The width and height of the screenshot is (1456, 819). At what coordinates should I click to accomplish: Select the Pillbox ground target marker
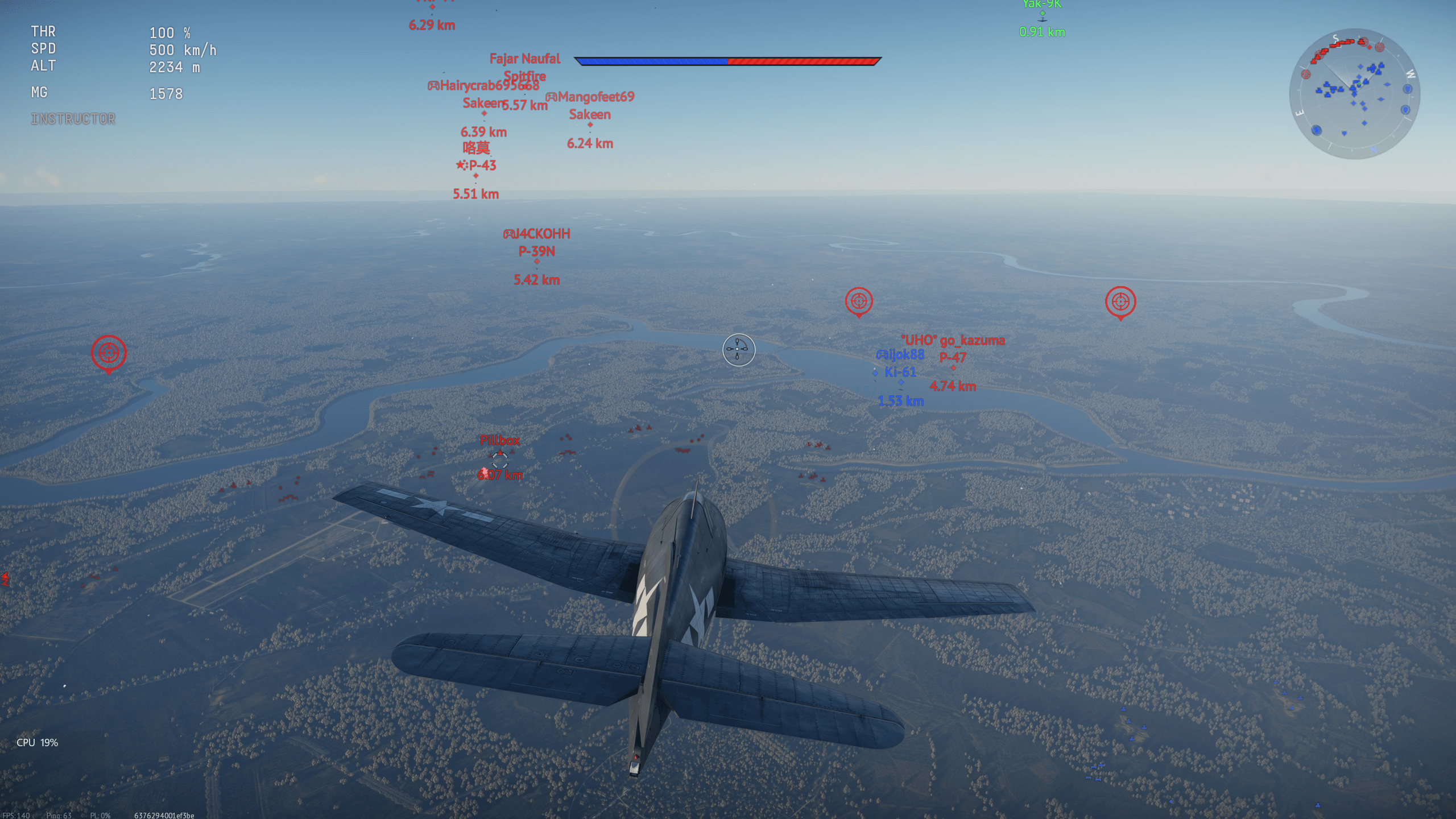click(x=499, y=459)
